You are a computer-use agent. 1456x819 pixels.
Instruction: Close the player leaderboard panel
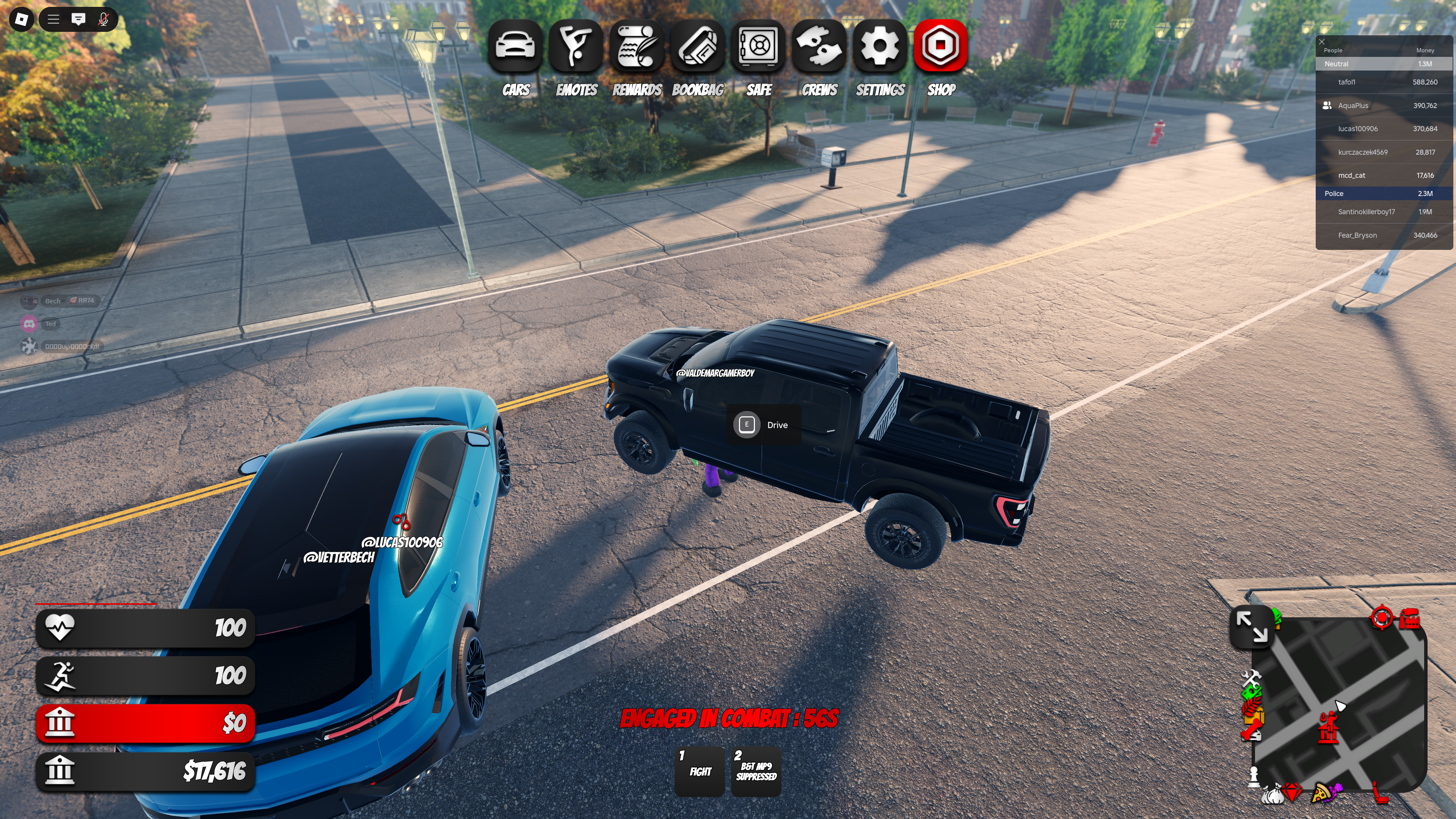click(x=1321, y=41)
